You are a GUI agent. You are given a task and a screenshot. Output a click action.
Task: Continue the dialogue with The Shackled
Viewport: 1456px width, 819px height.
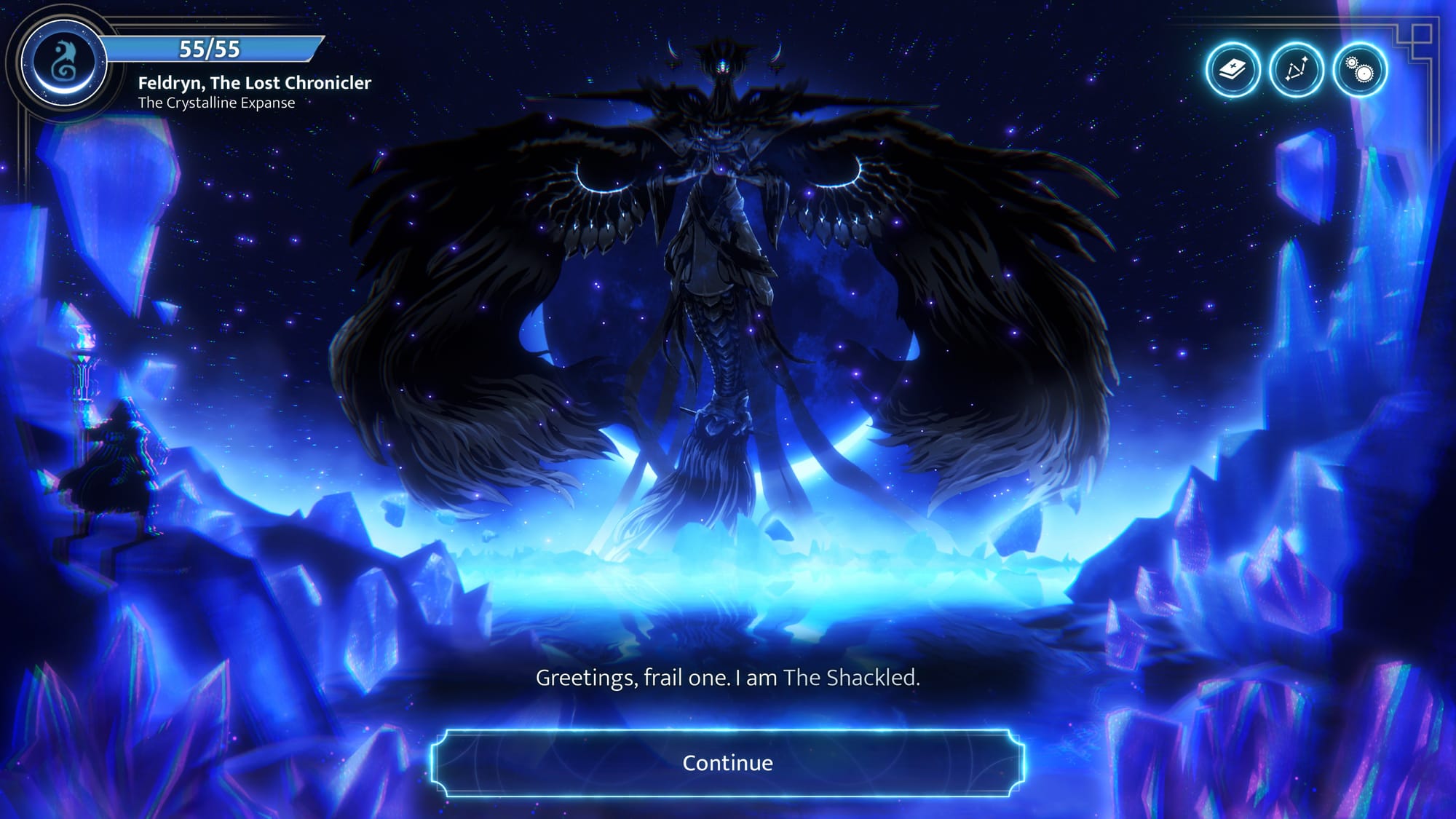point(727,762)
